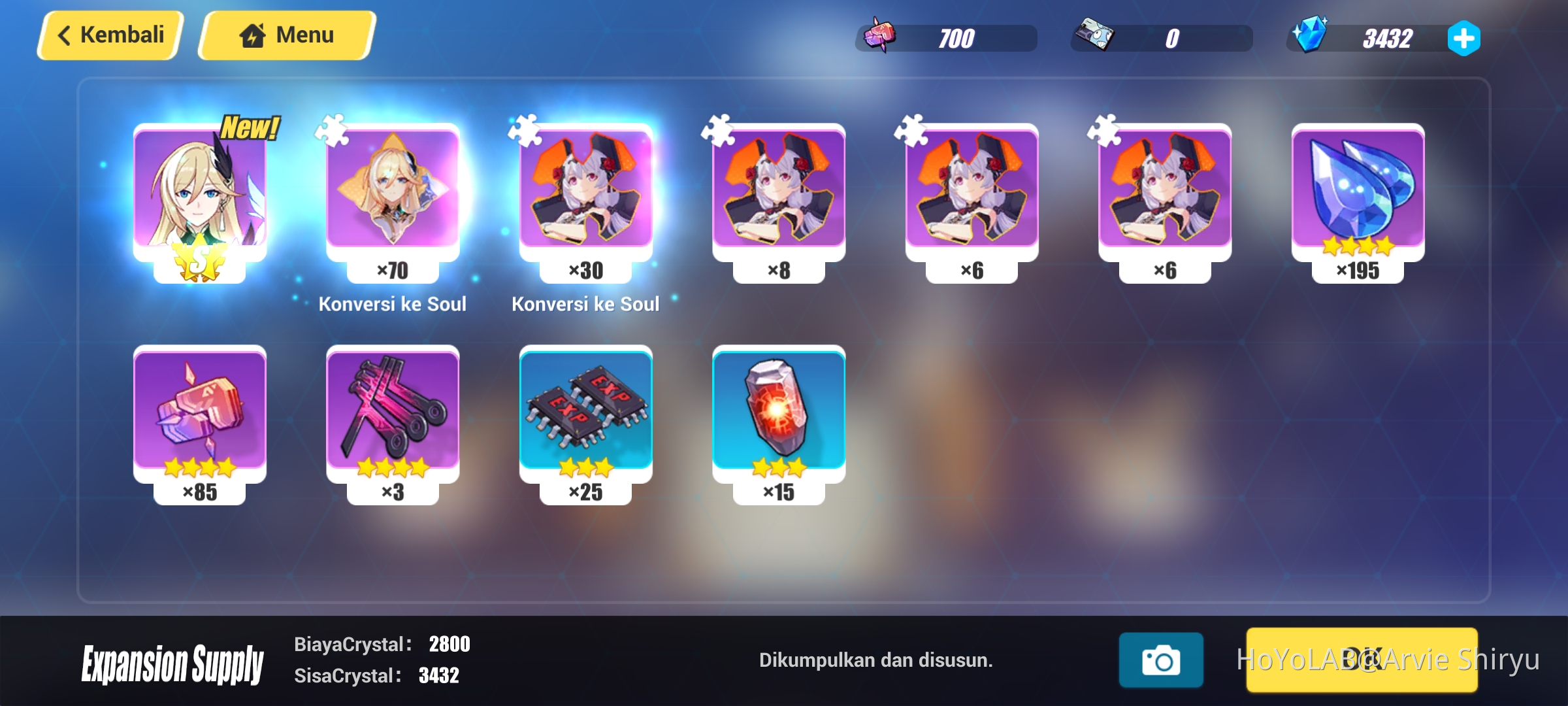Viewport: 1568px width, 706px height.
Task: Open the Menu
Action: [284, 34]
